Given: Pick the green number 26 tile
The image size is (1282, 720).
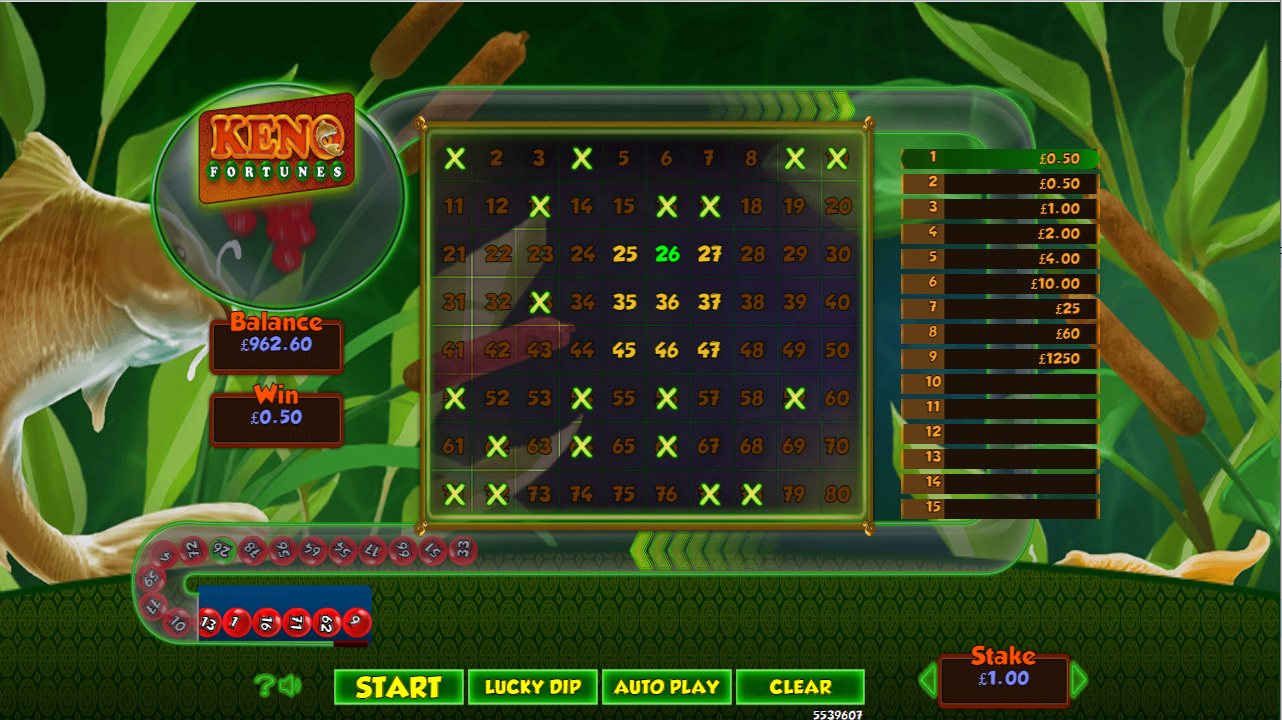Looking at the screenshot, I should tap(667, 254).
